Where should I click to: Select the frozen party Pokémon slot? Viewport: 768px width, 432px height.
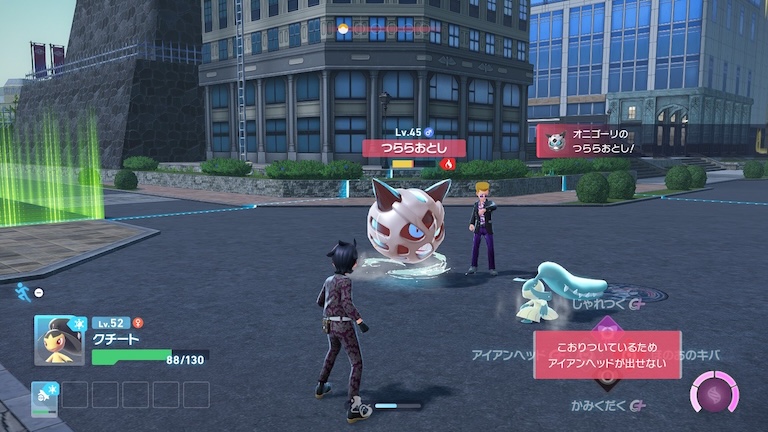point(44,396)
